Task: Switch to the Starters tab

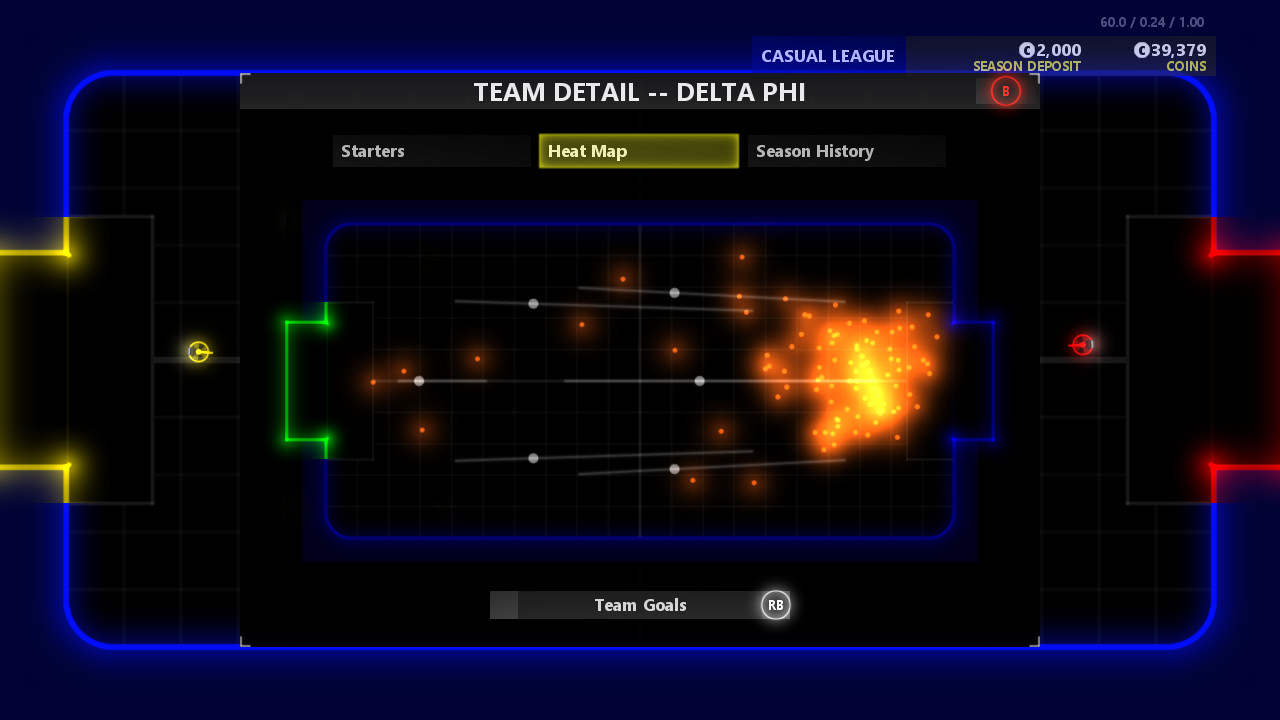Action: point(432,151)
